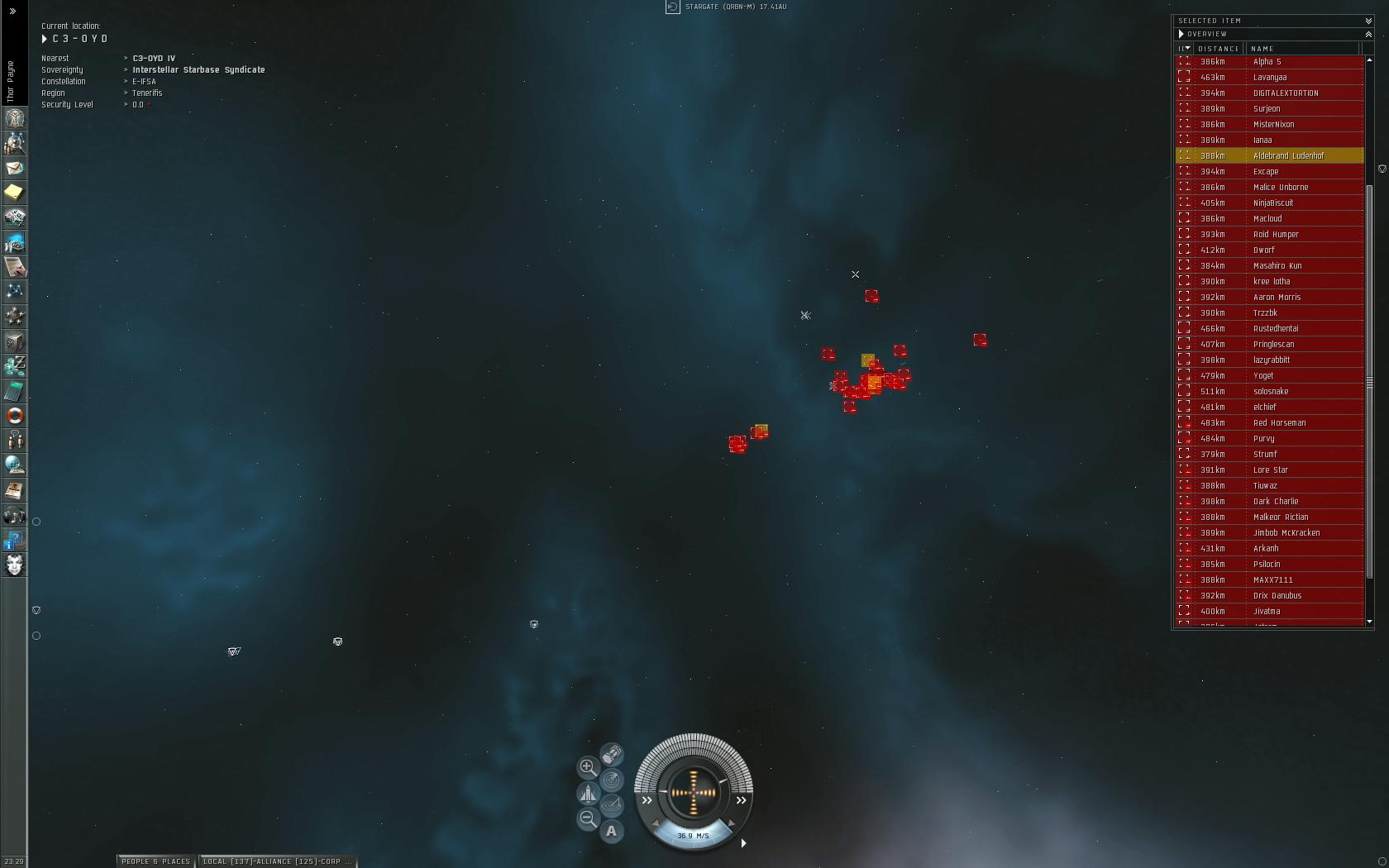Open the scanner radar button
Viewport: 1389px width, 868px height.
click(x=611, y=780)
